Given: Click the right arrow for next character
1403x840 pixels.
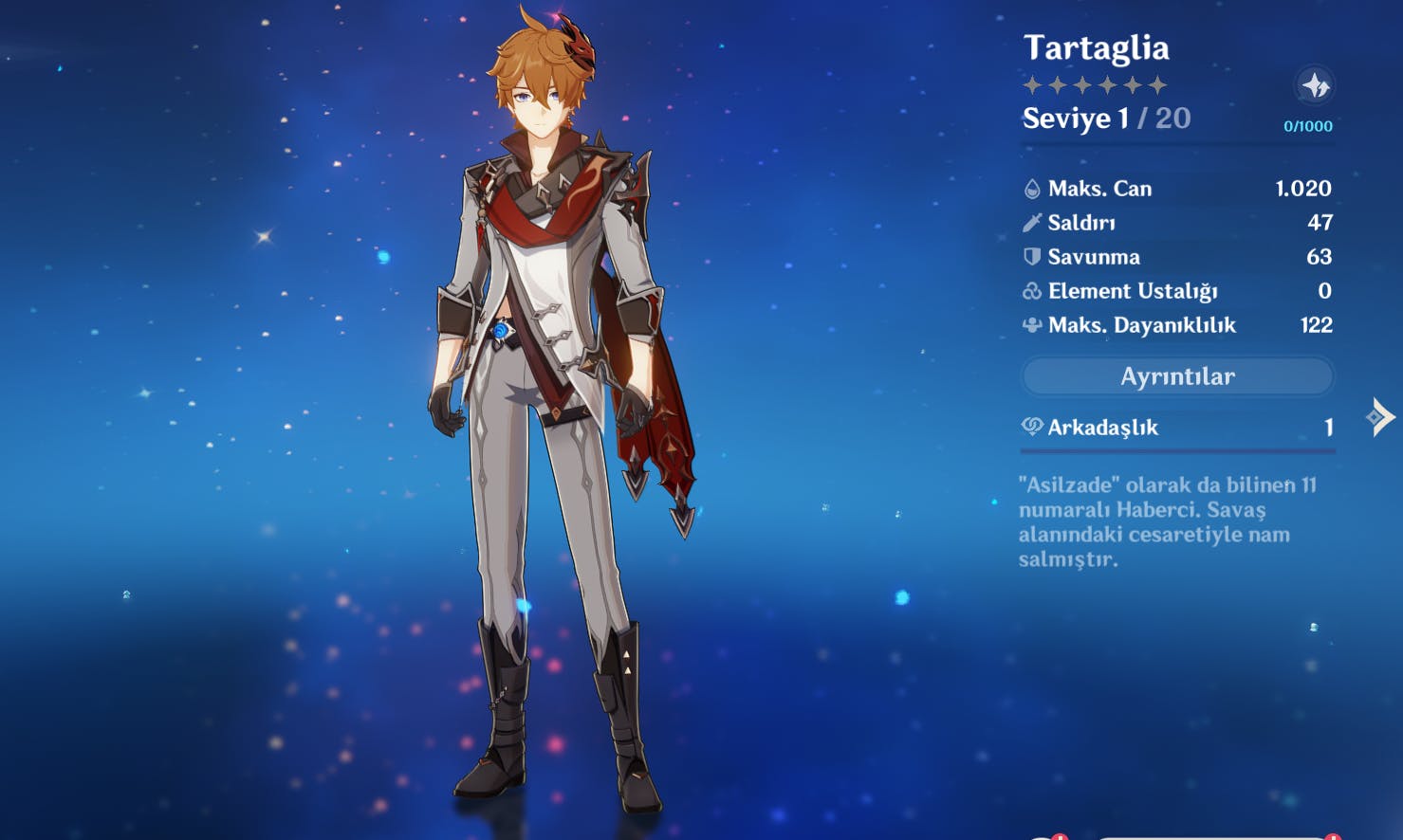Looking at the screenshot, I should pos(1379,416).
